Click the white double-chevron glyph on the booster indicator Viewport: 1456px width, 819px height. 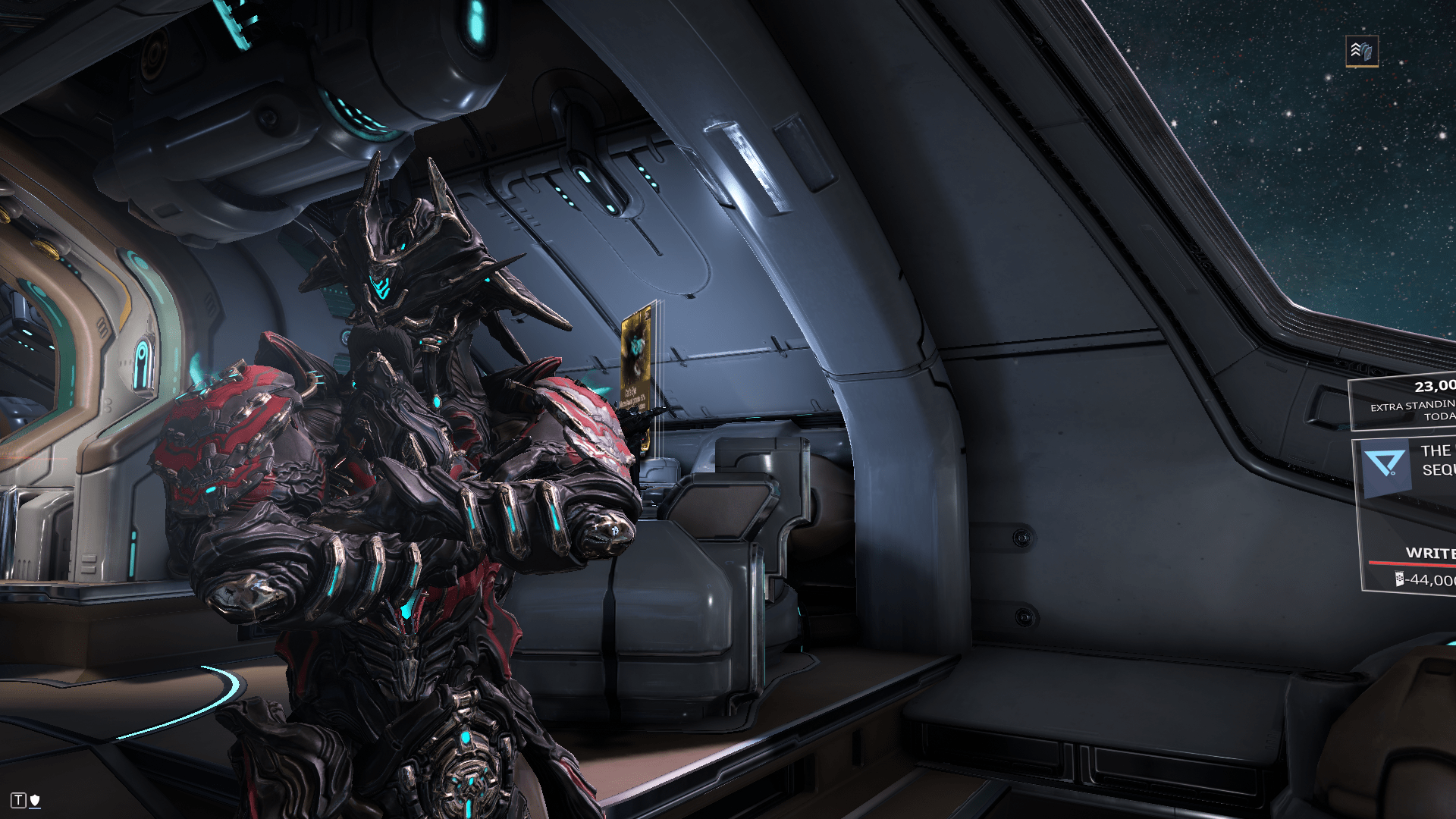point(1354,49)
